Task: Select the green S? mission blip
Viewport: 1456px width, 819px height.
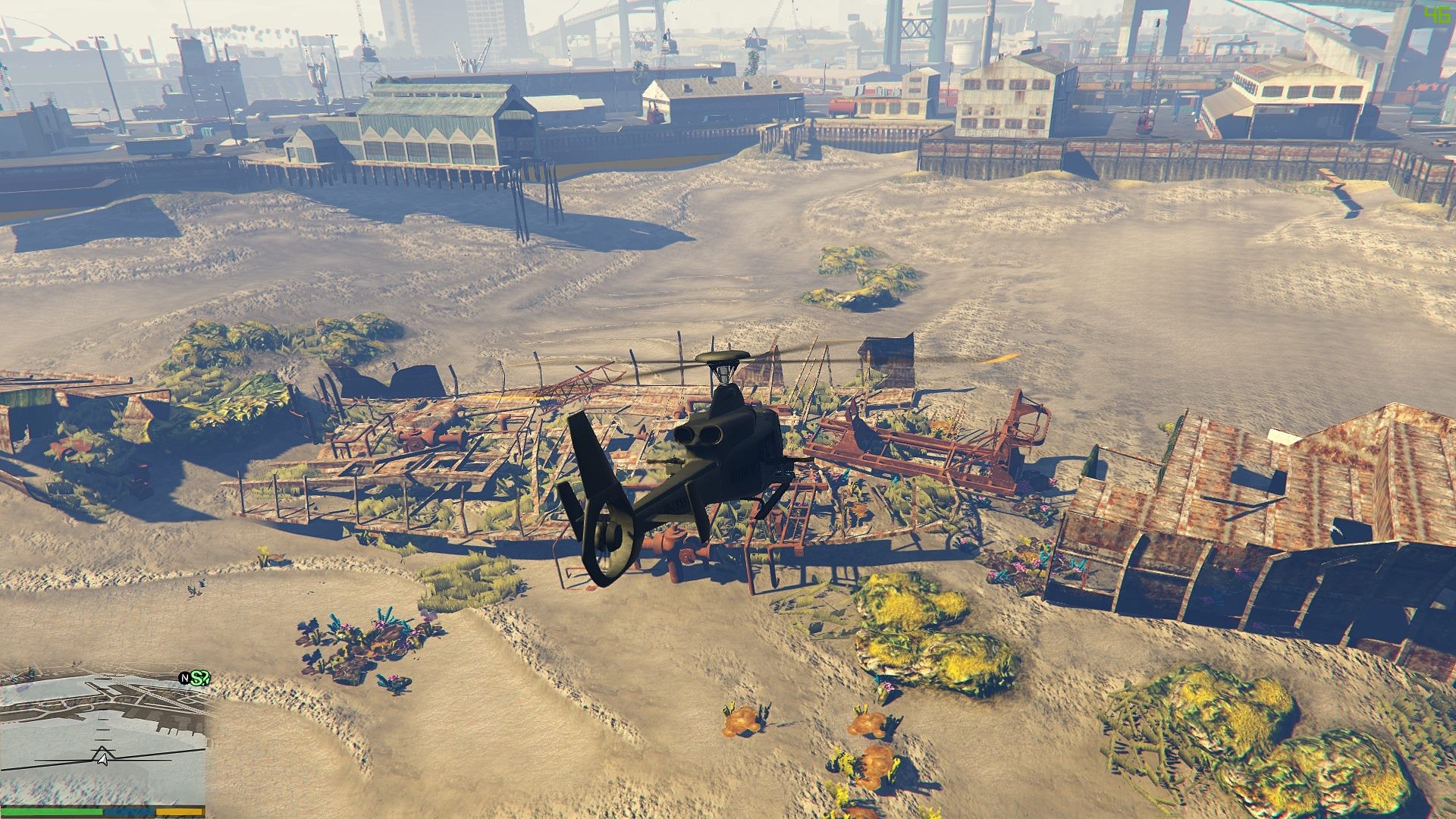Action: (199, 677)
